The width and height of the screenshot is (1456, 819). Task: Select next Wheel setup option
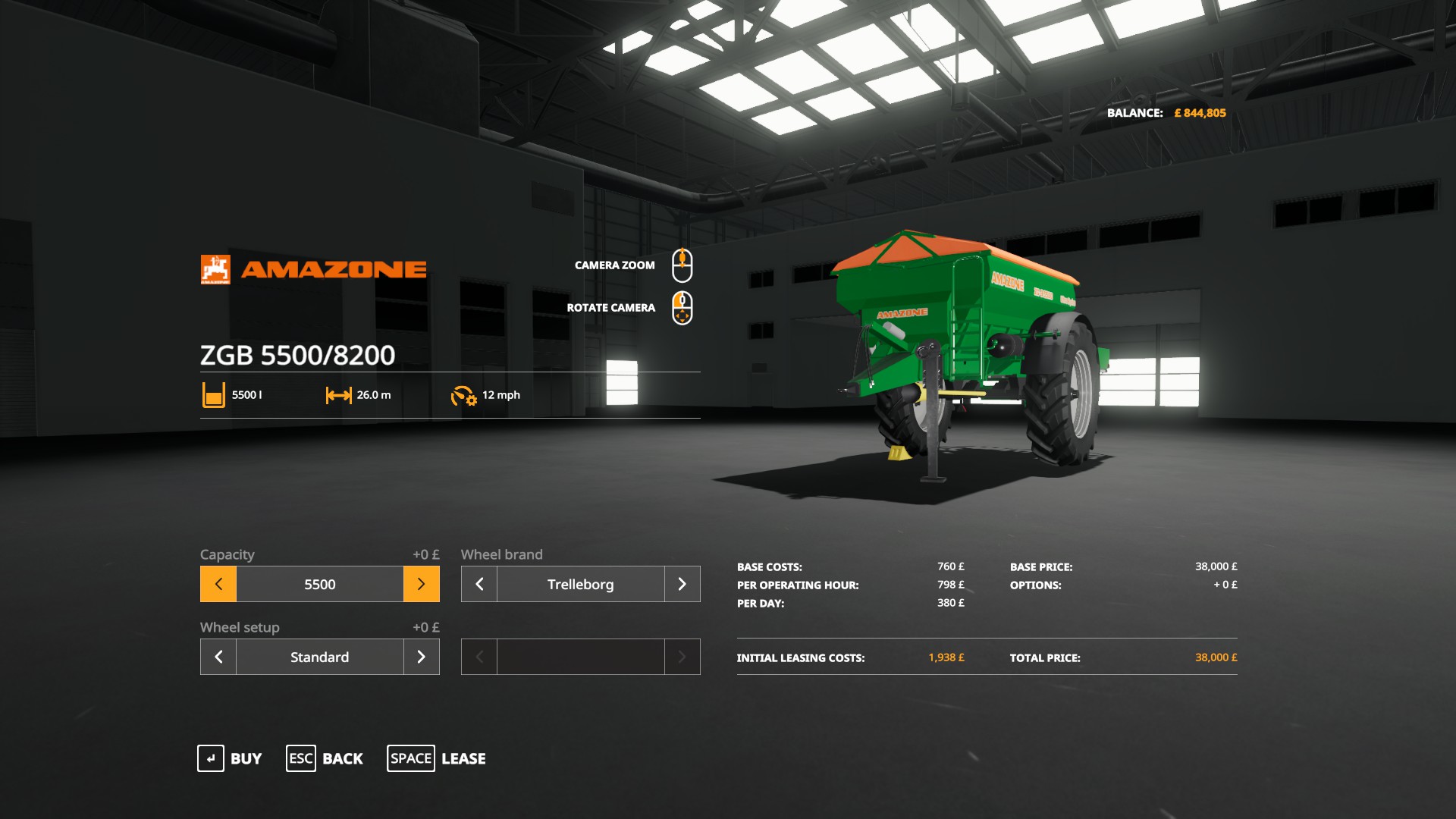coord(422,657)
